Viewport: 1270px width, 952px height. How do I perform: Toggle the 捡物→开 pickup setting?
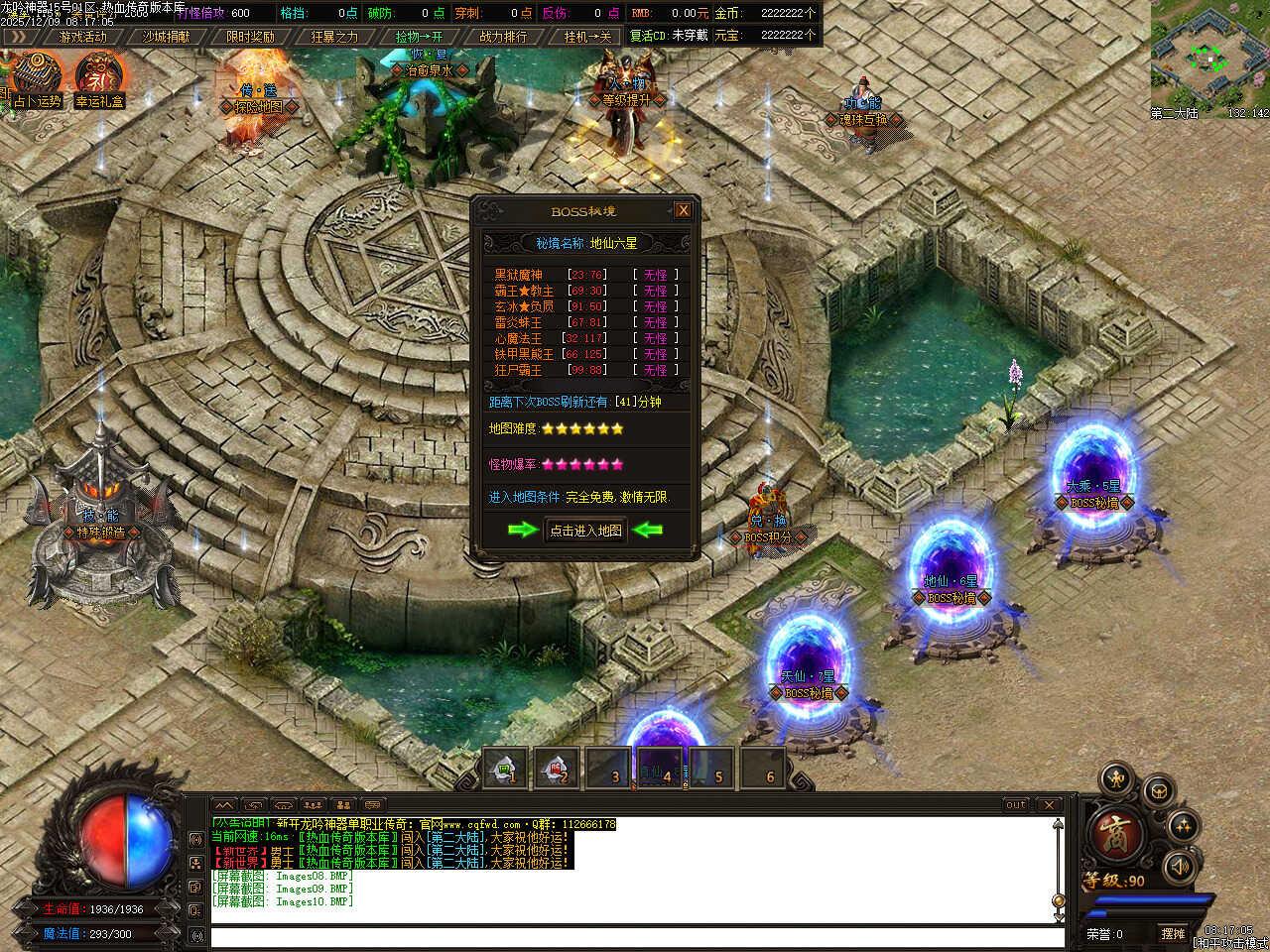click(419, 37)
